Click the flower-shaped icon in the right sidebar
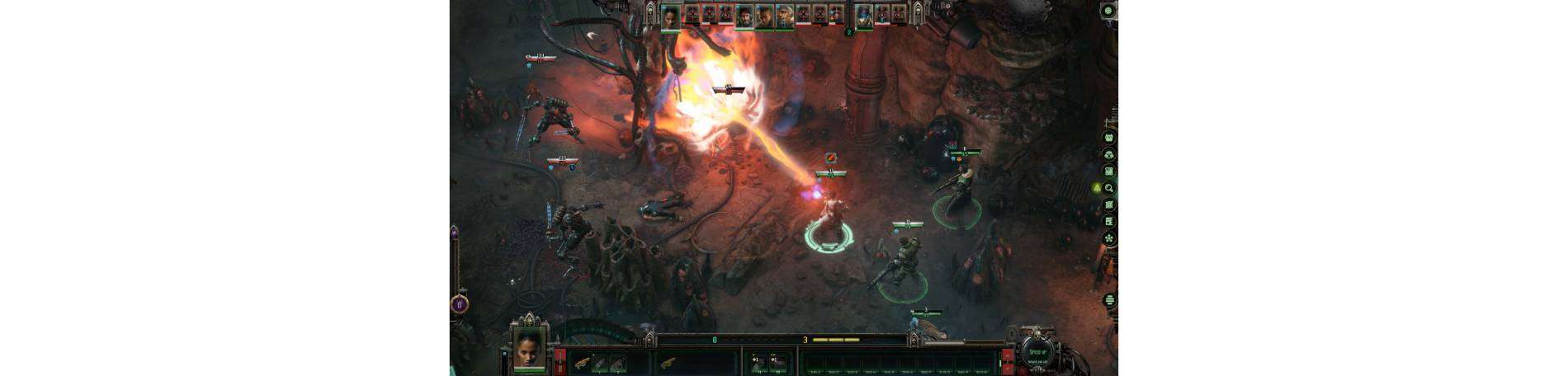 [x=1109, y=238]
